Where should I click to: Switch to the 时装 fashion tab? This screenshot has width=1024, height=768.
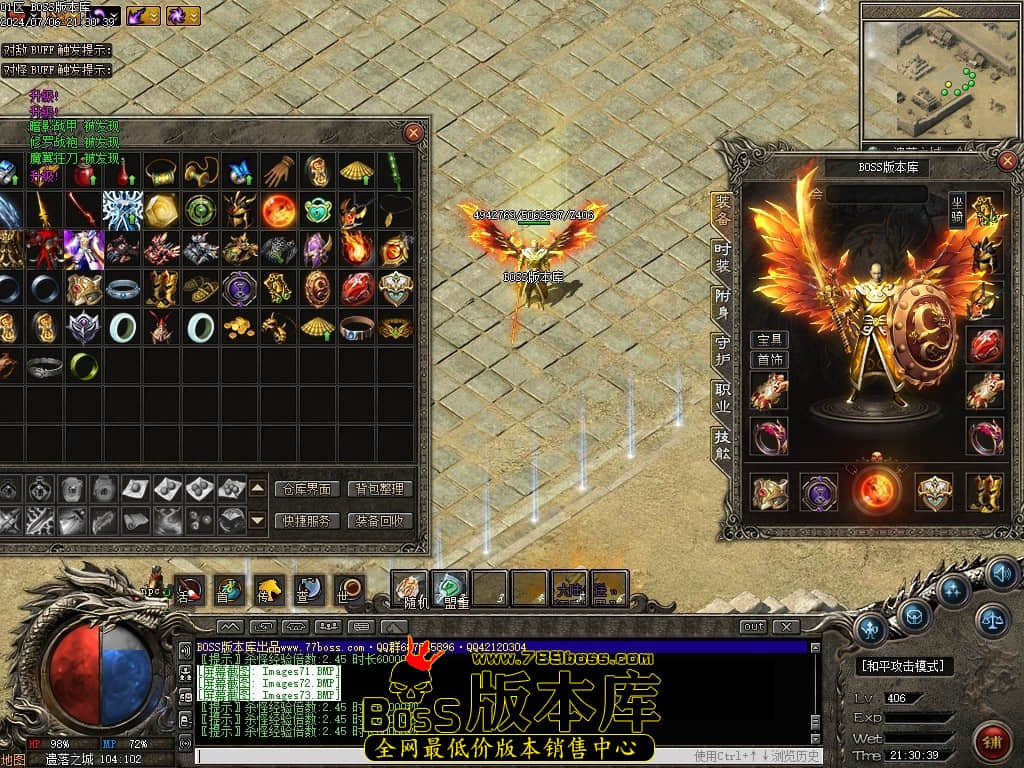[722, 256]
